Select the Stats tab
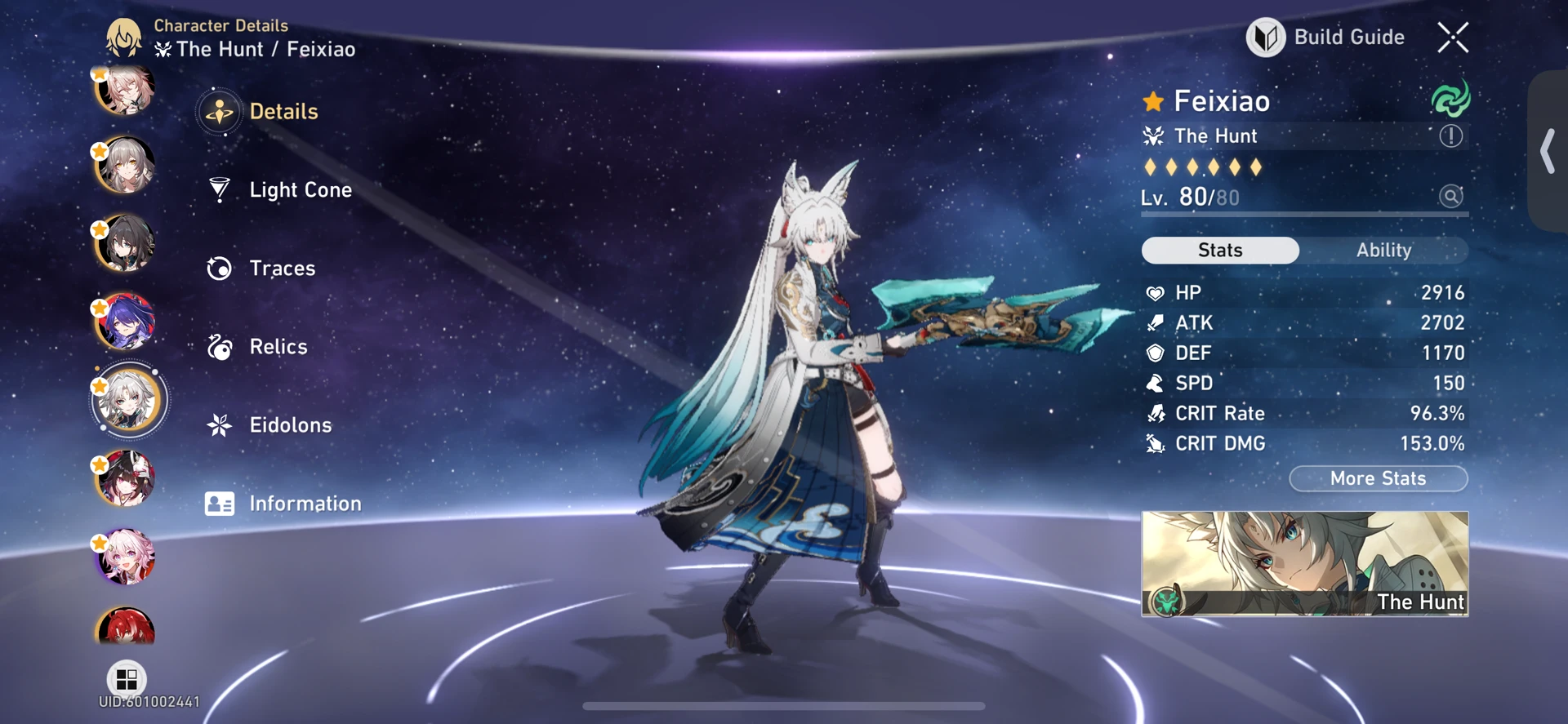The height and width of the screenshot is (724, 1568). 1220,251
